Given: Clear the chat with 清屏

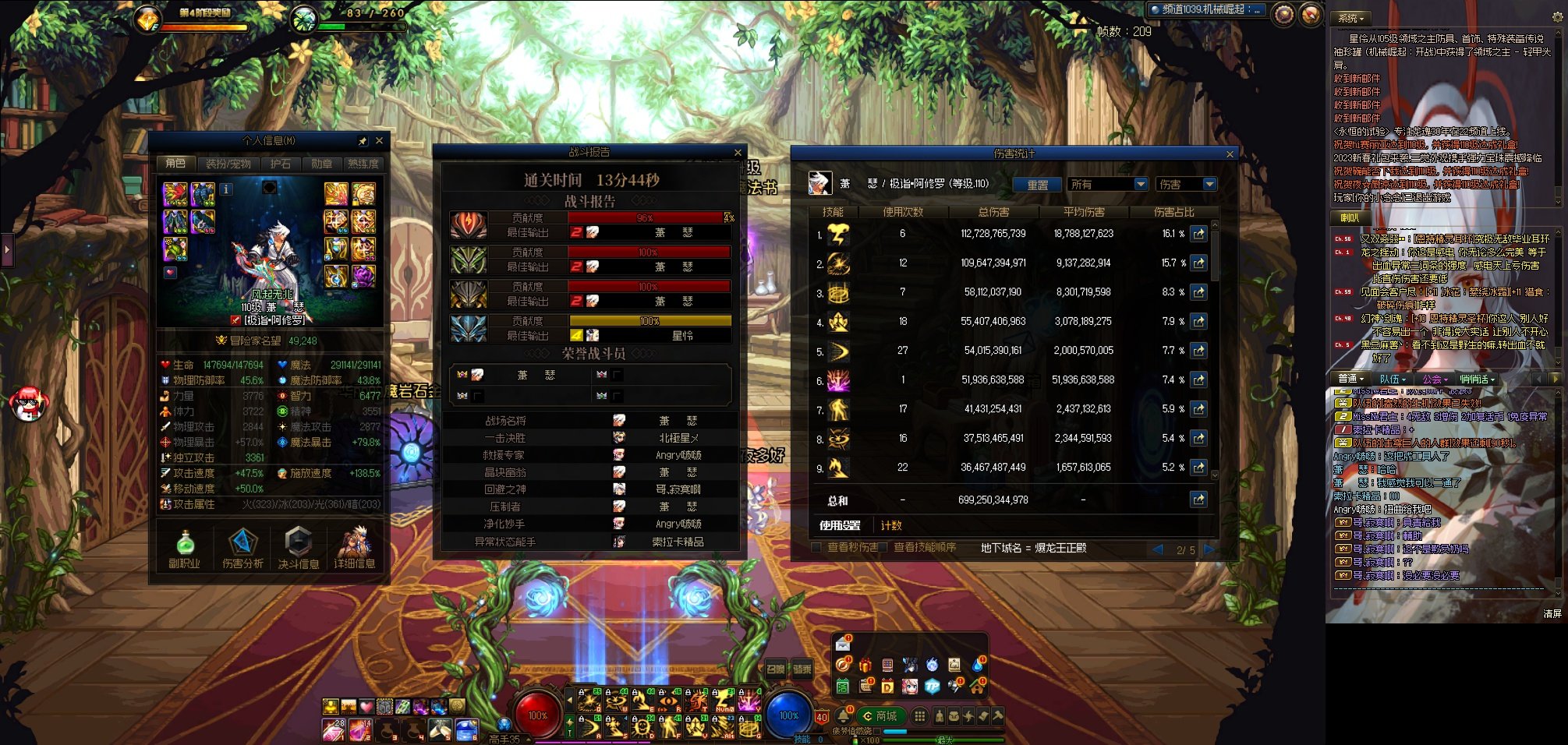Looking at the screenshot, I should [1552, 614].
